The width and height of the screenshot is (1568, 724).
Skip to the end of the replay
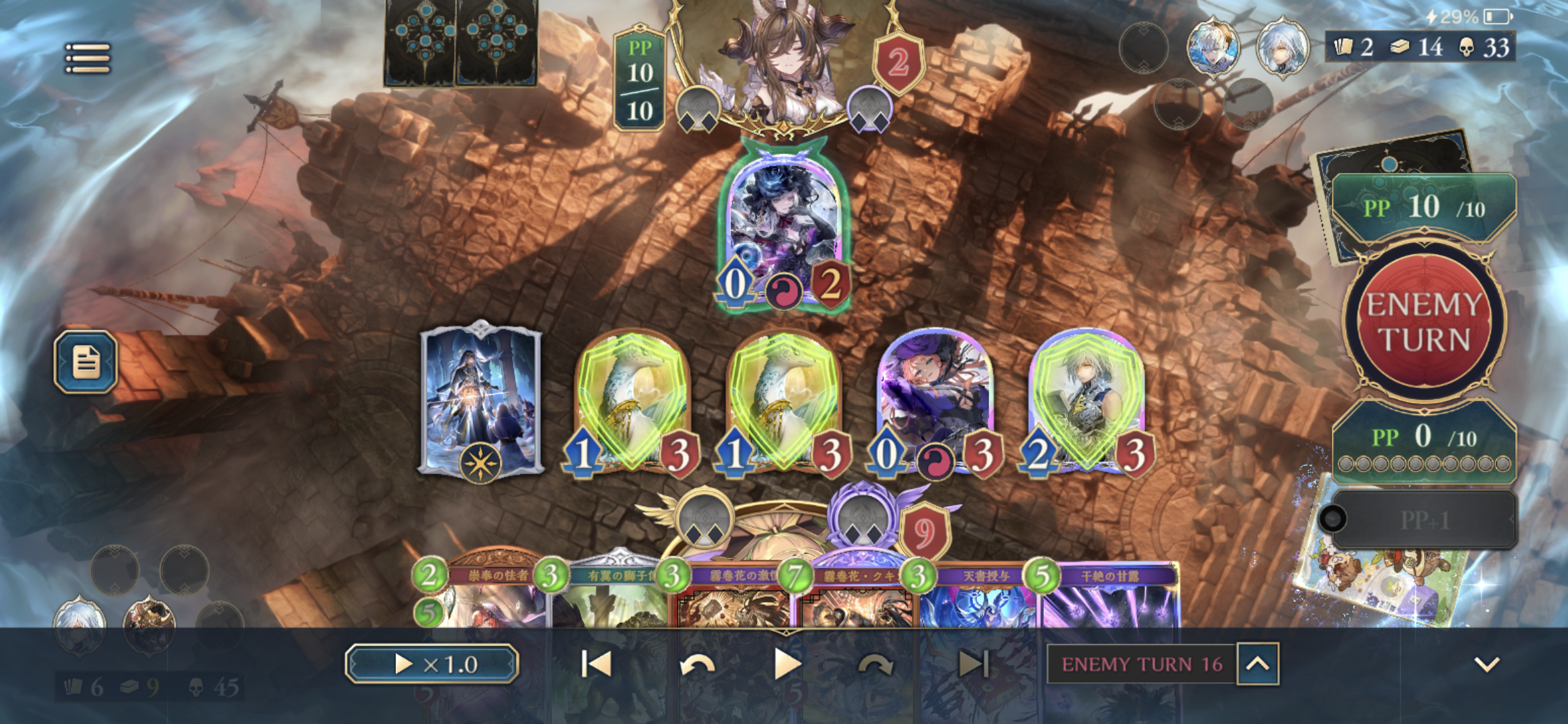click(x=974, y=664)
